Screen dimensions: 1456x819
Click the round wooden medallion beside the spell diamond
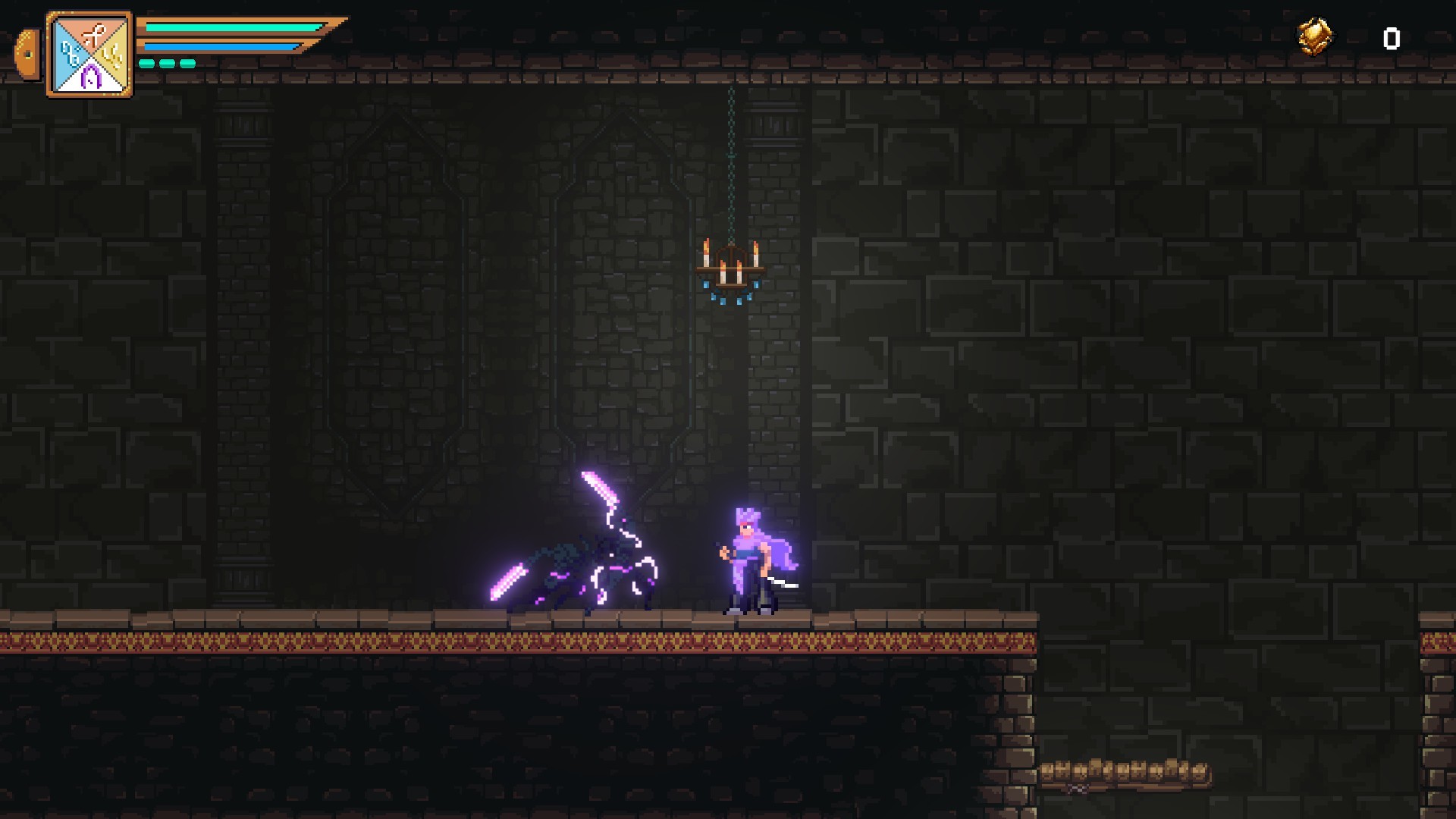[27, 54]
